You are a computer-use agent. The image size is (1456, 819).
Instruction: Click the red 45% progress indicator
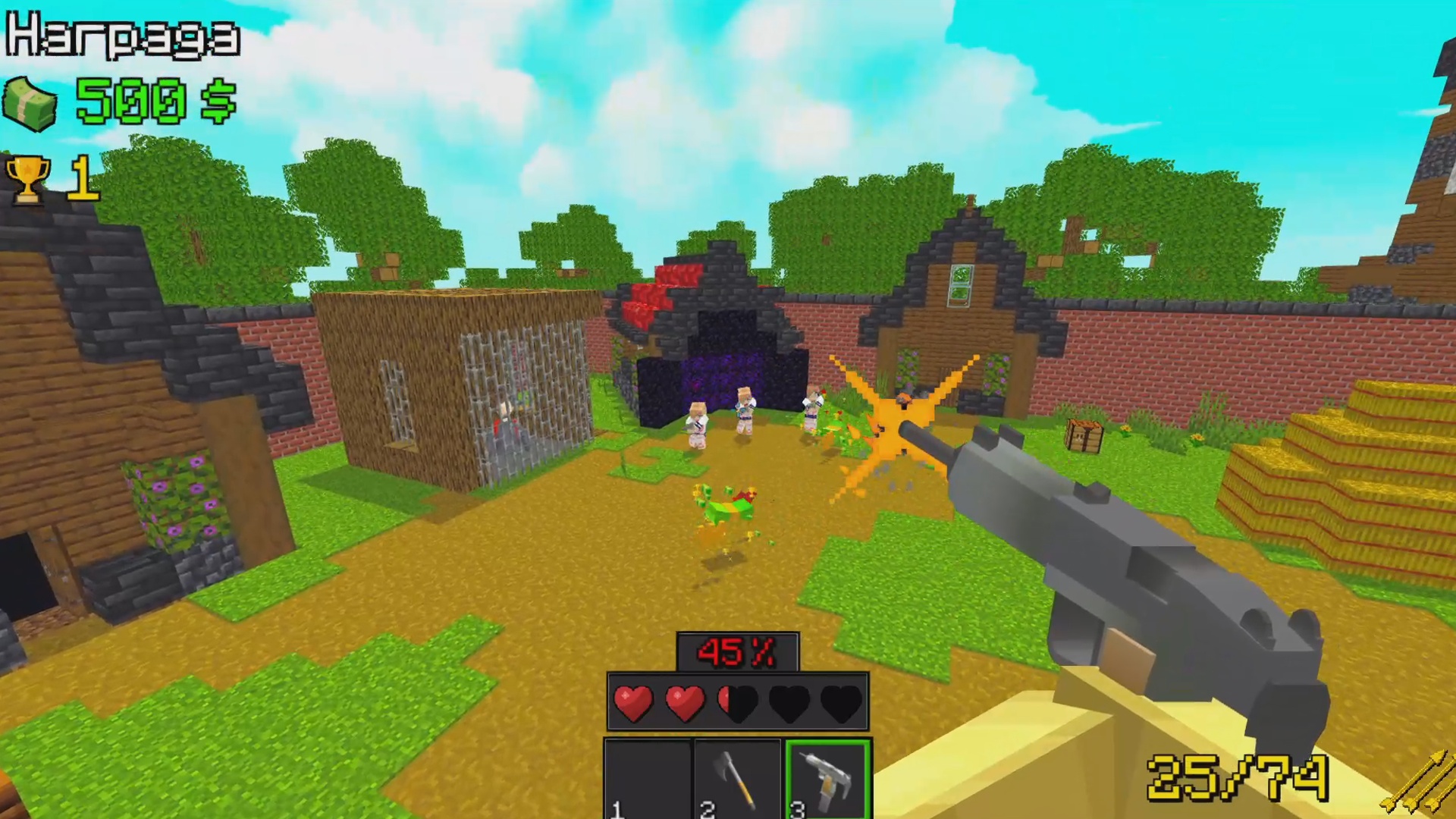[738, 651]
